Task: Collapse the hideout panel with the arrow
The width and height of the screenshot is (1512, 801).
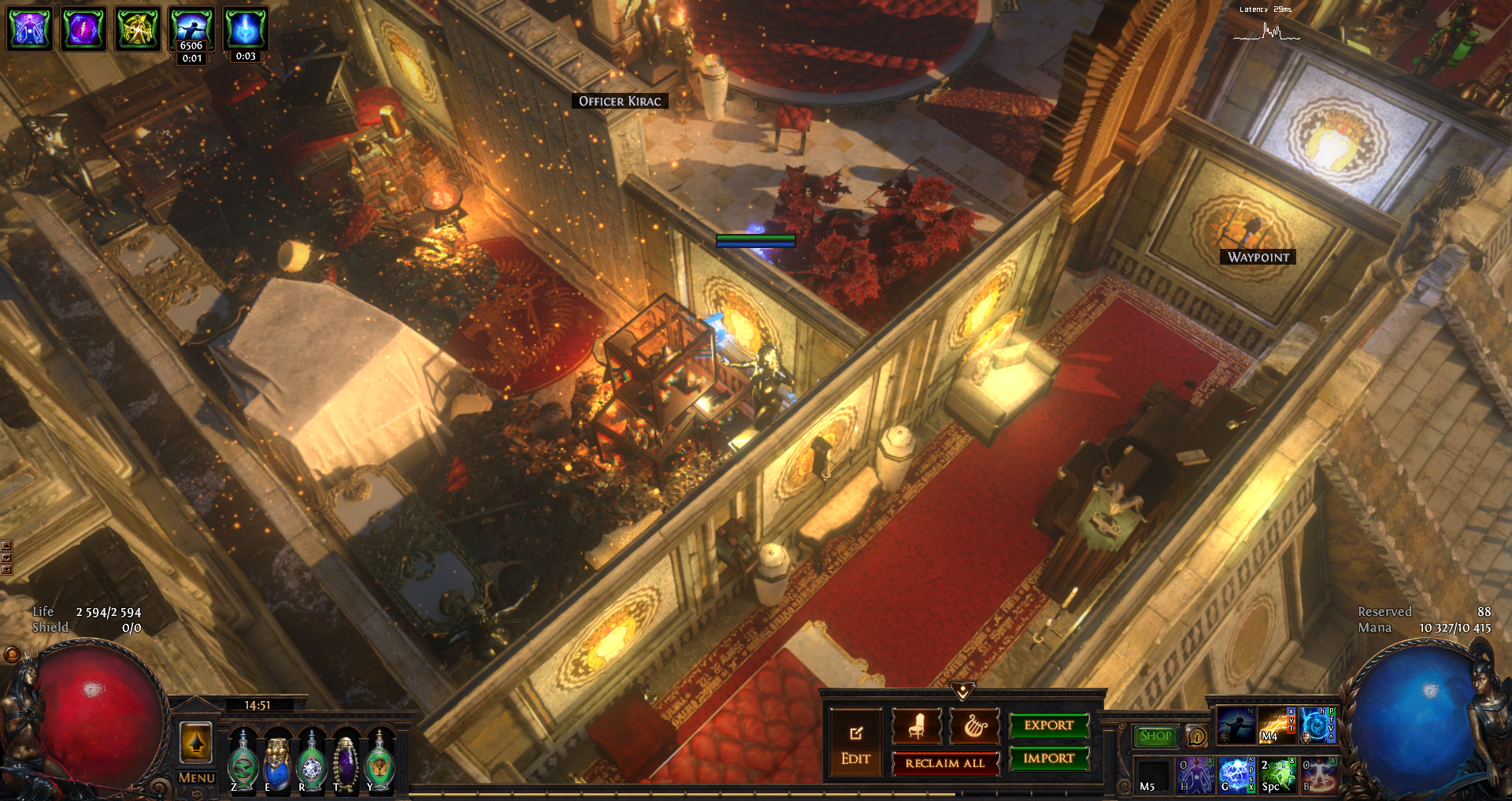Action: coord(962,691)
